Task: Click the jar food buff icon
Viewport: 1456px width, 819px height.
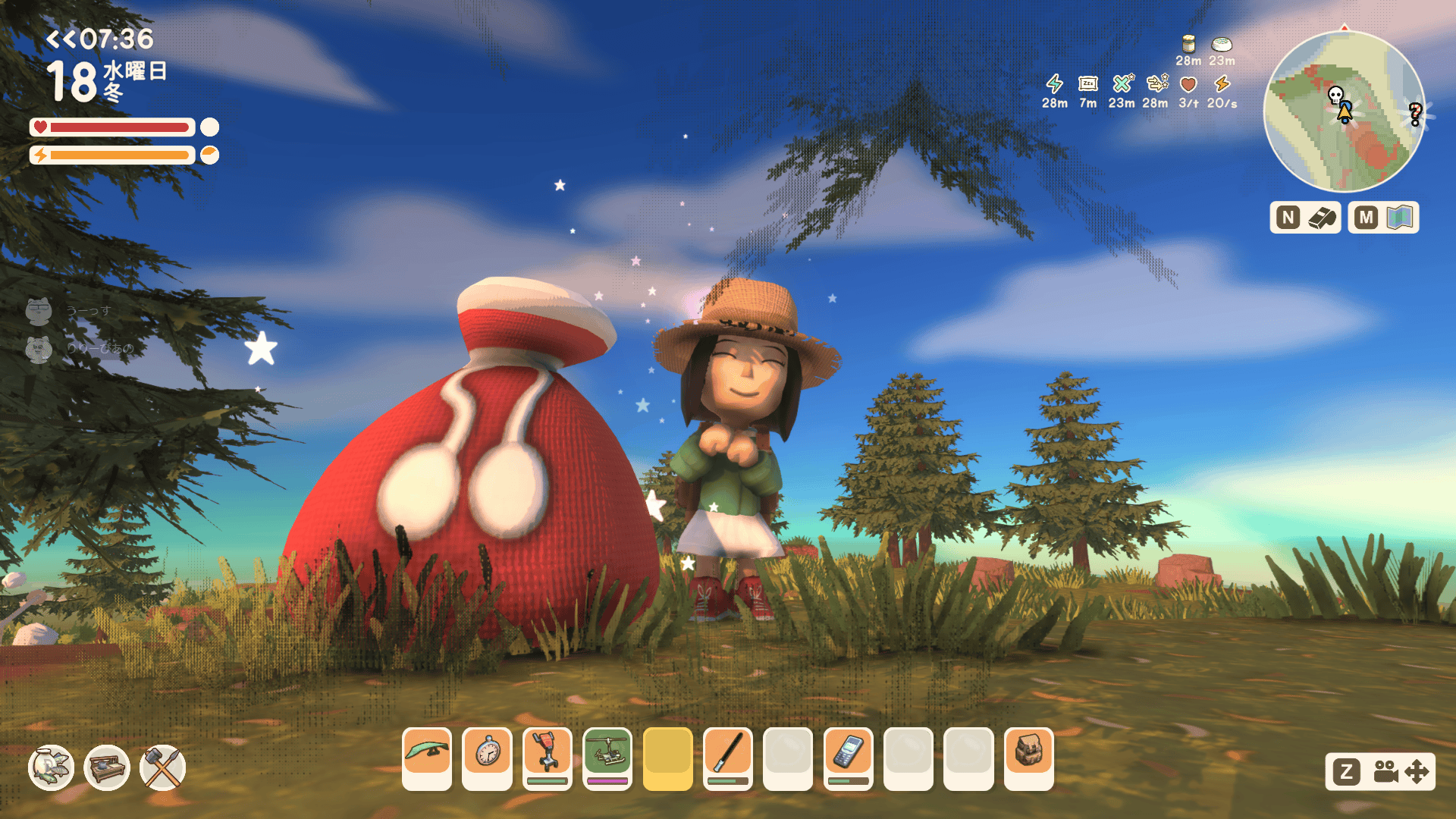Action: tap(1188, 45)
